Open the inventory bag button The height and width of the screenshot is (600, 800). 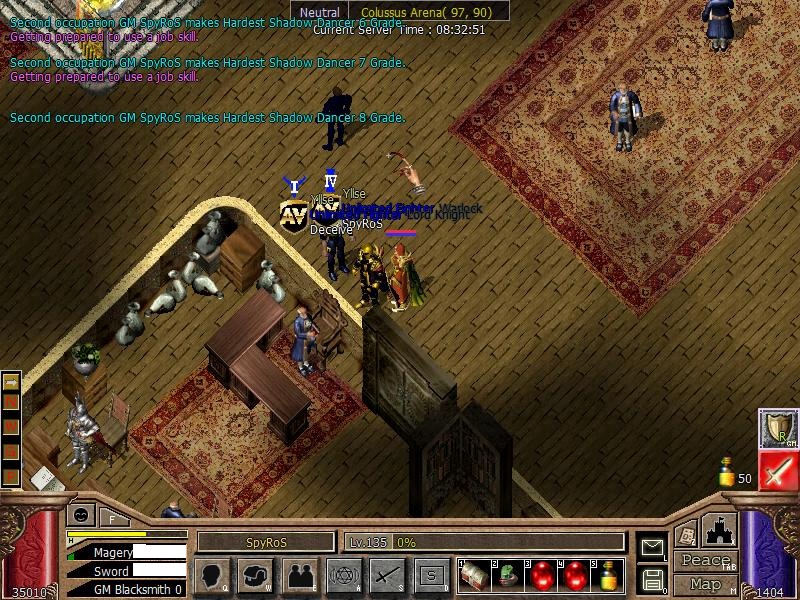coord(255,576)
